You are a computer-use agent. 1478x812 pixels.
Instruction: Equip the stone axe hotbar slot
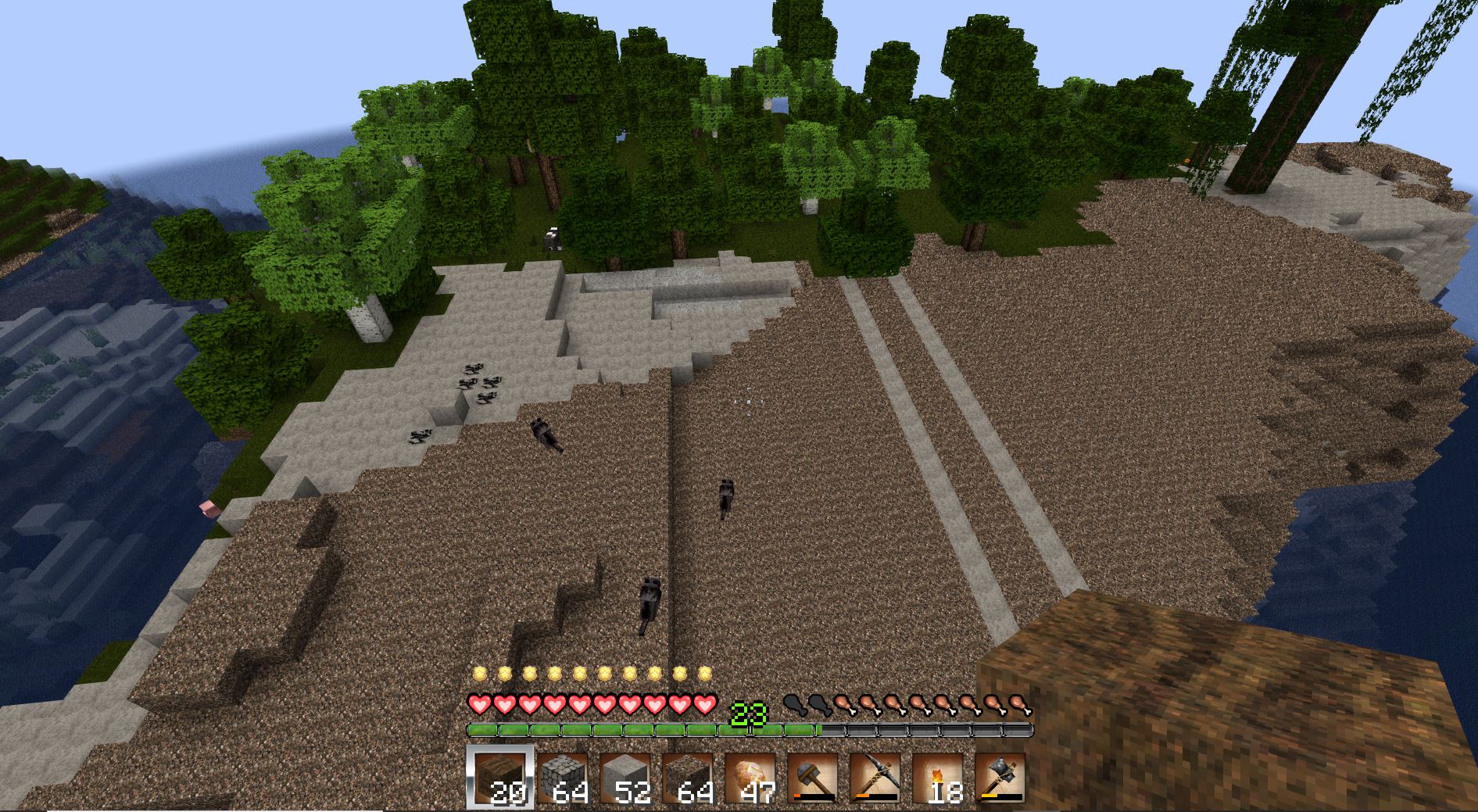coord(1000,778)
